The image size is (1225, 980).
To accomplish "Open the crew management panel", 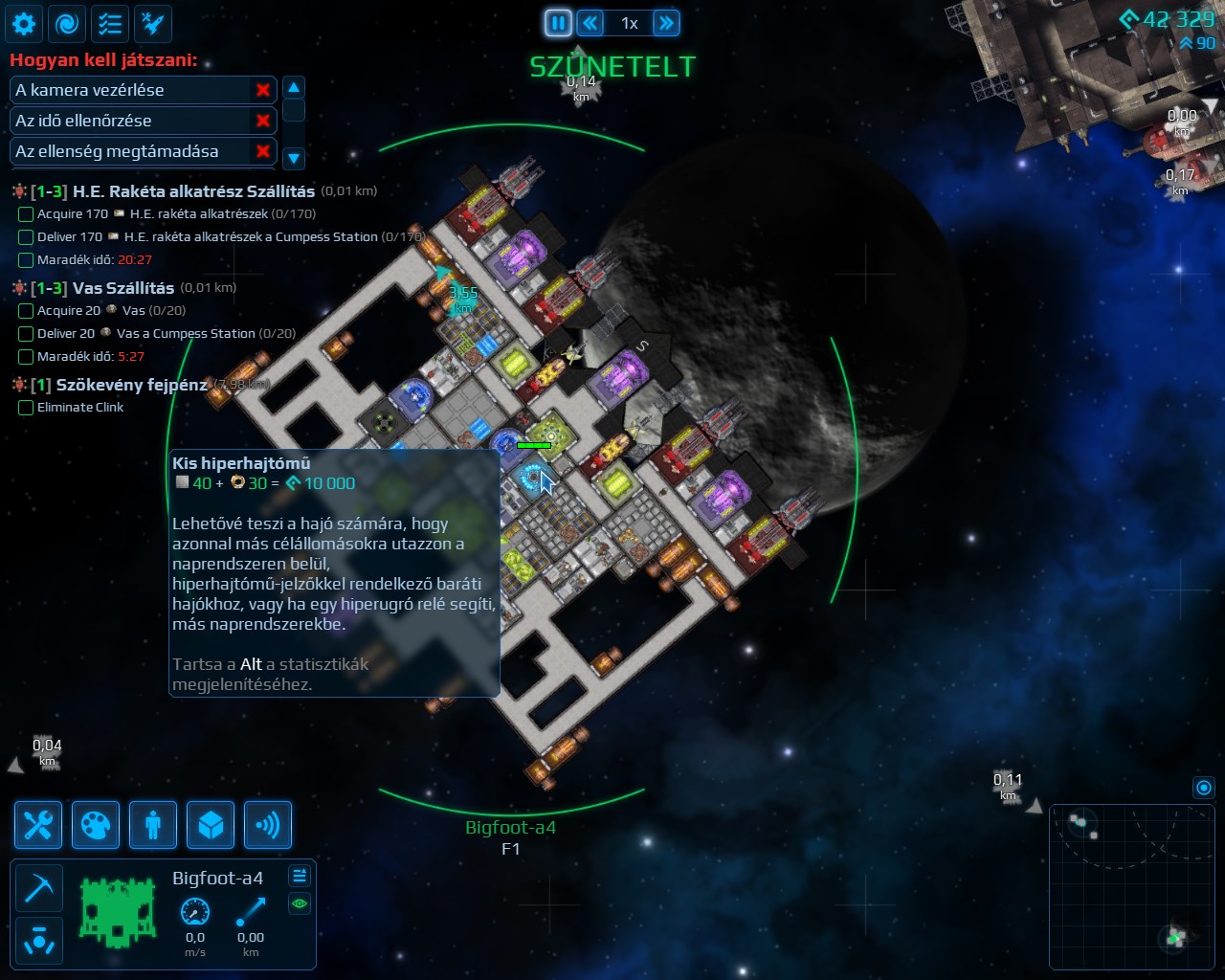I will pos(153,825).
